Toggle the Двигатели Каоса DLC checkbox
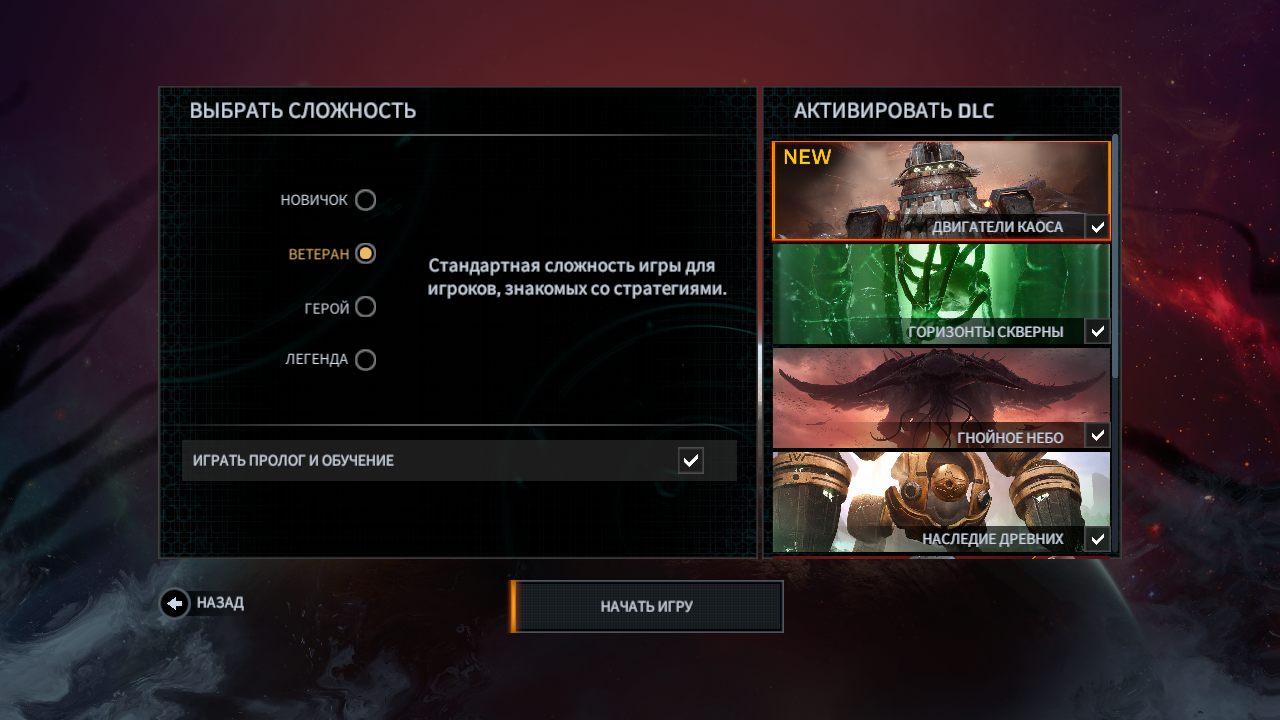Image resolution: width=1280 pixels, height=720 pixels. pos(1098,227)
